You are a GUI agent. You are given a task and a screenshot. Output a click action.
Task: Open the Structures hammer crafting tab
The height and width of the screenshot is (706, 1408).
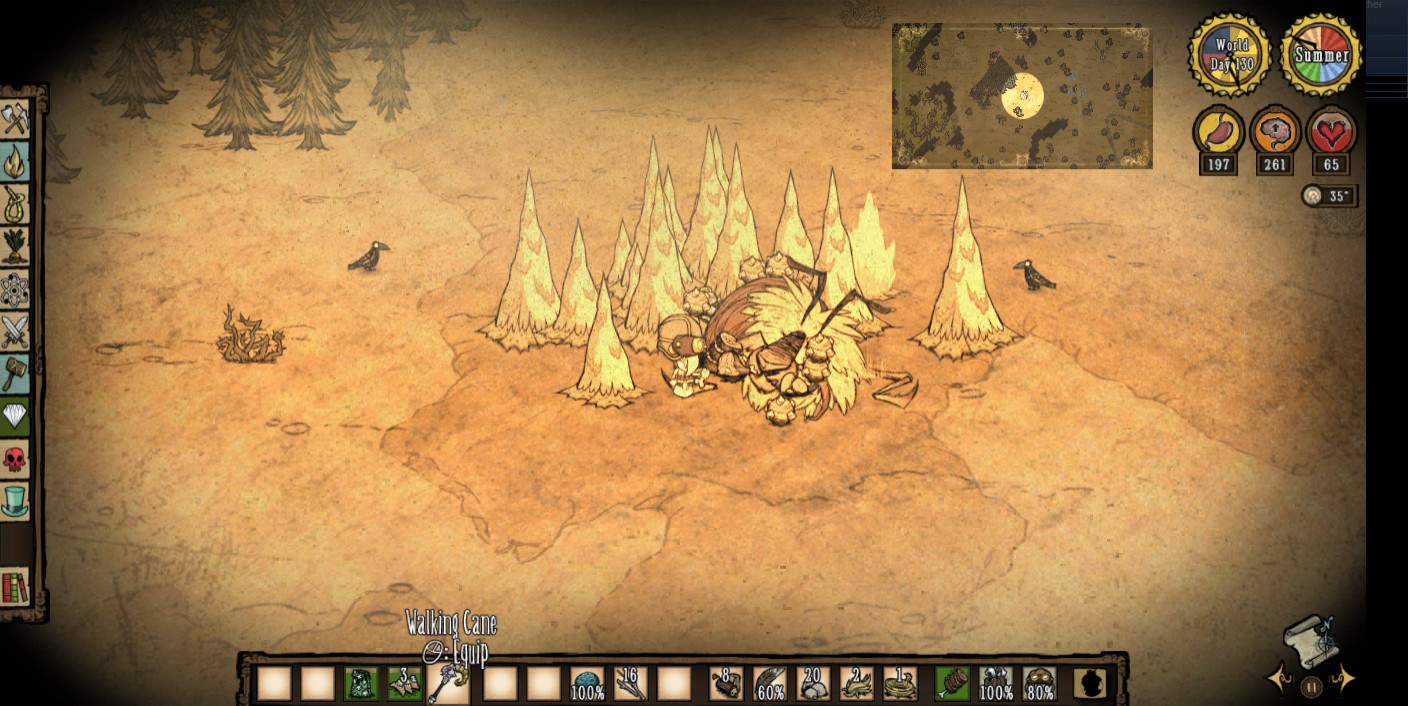[x=15, y=374]
